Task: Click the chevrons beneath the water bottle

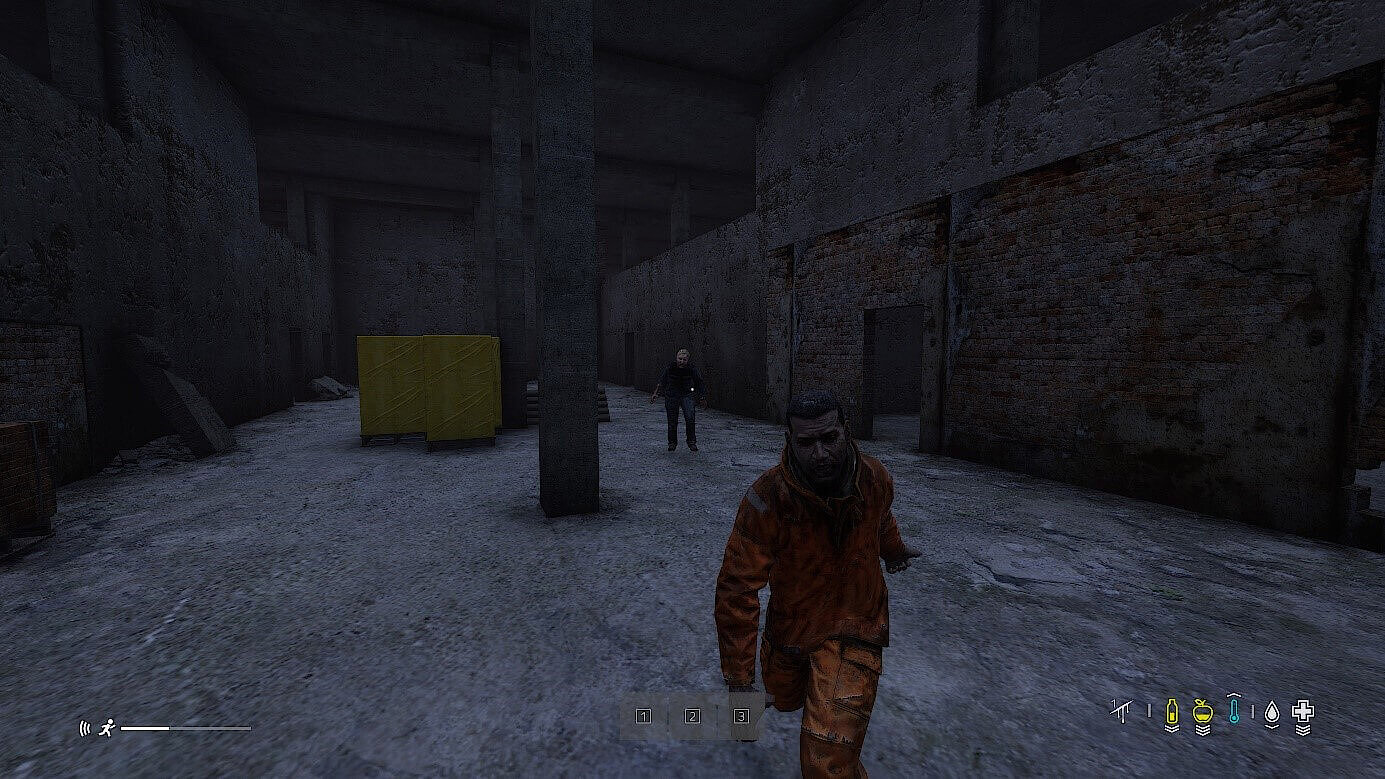Action: 1172,728
